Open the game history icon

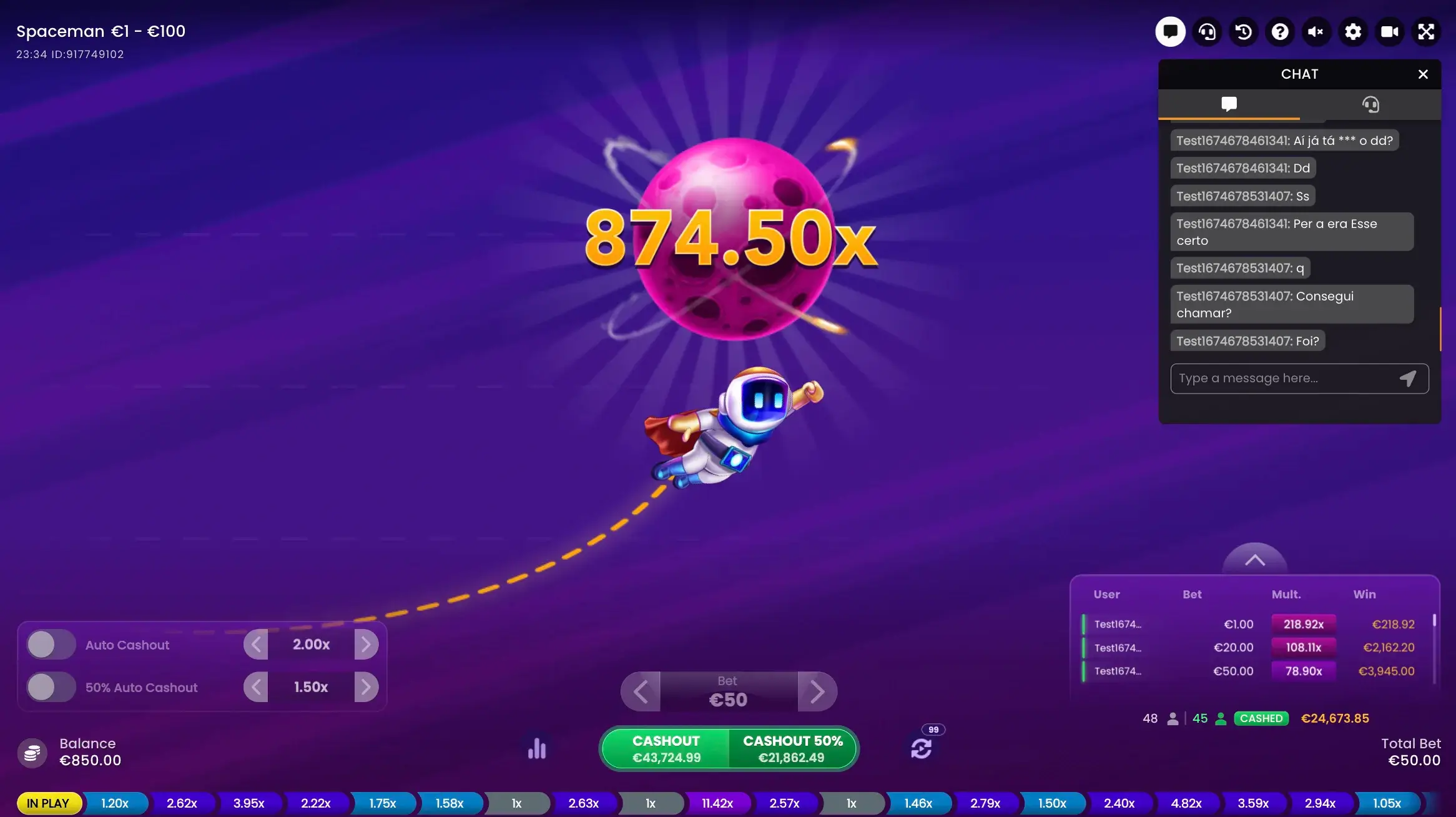1244,32
